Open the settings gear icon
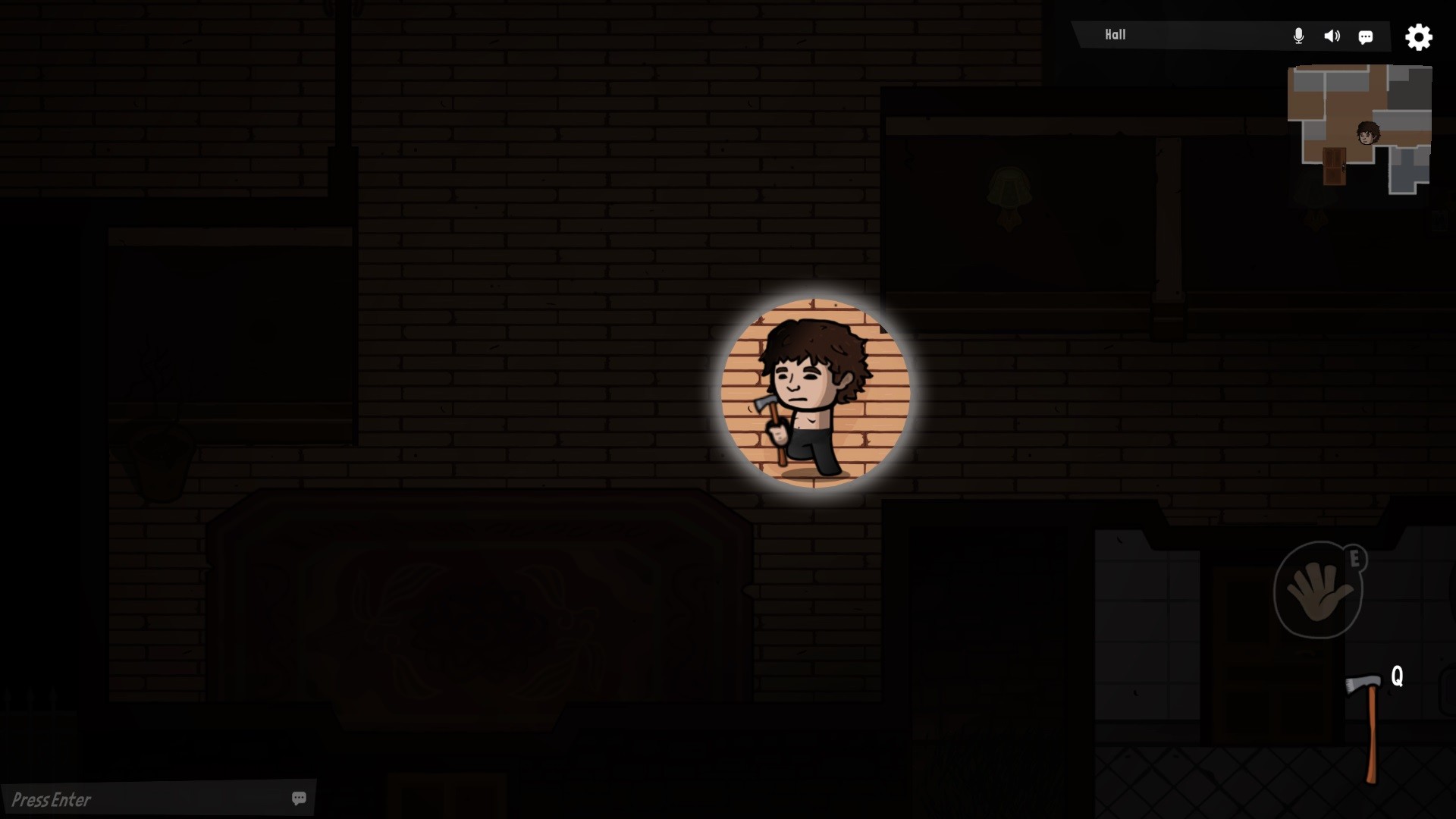Image resolution: width=1456 pixels, height=819 pixels. (x=1418, y=36)
